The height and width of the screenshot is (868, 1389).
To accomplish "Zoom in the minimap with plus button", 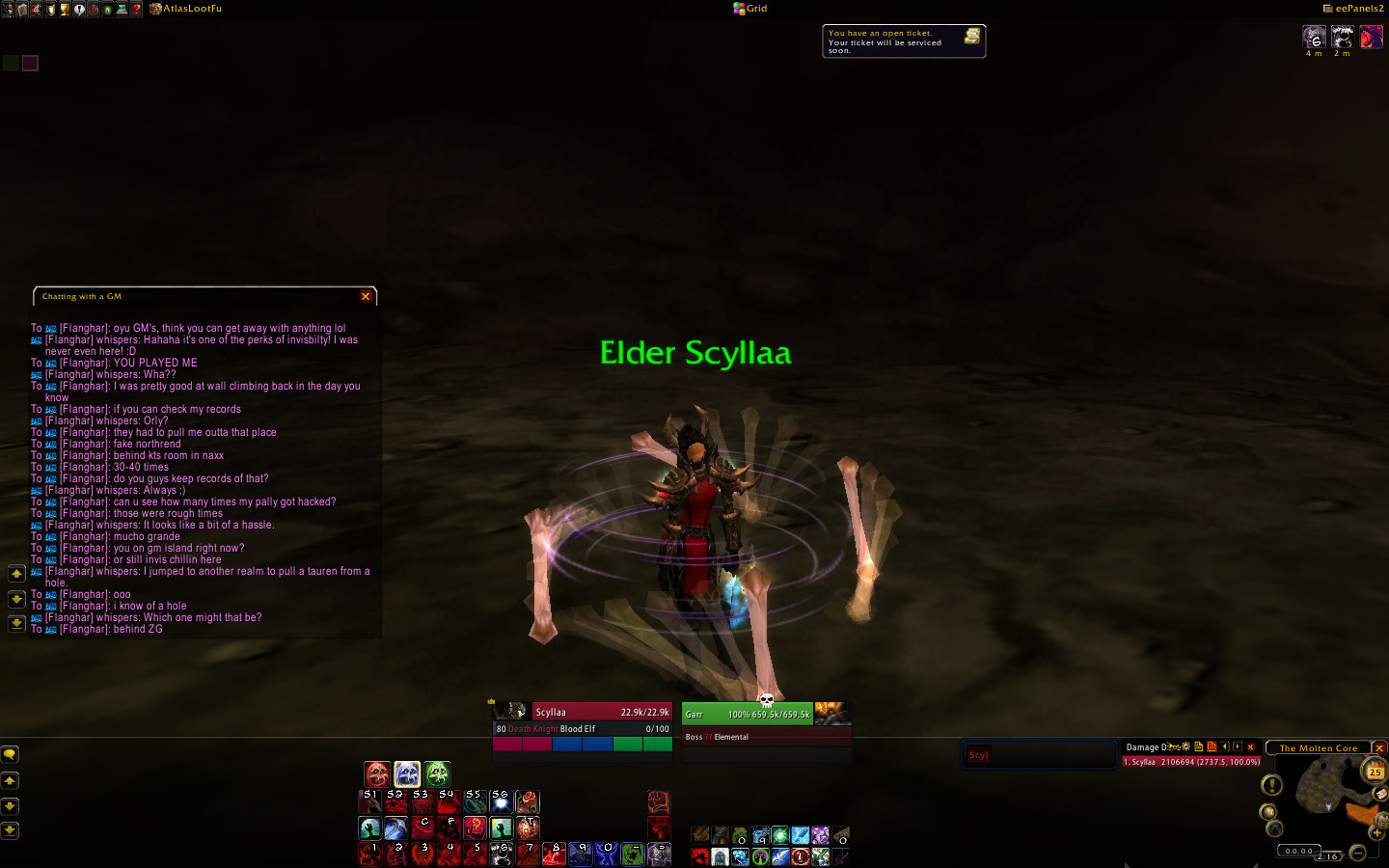I will pos(1376,832).
